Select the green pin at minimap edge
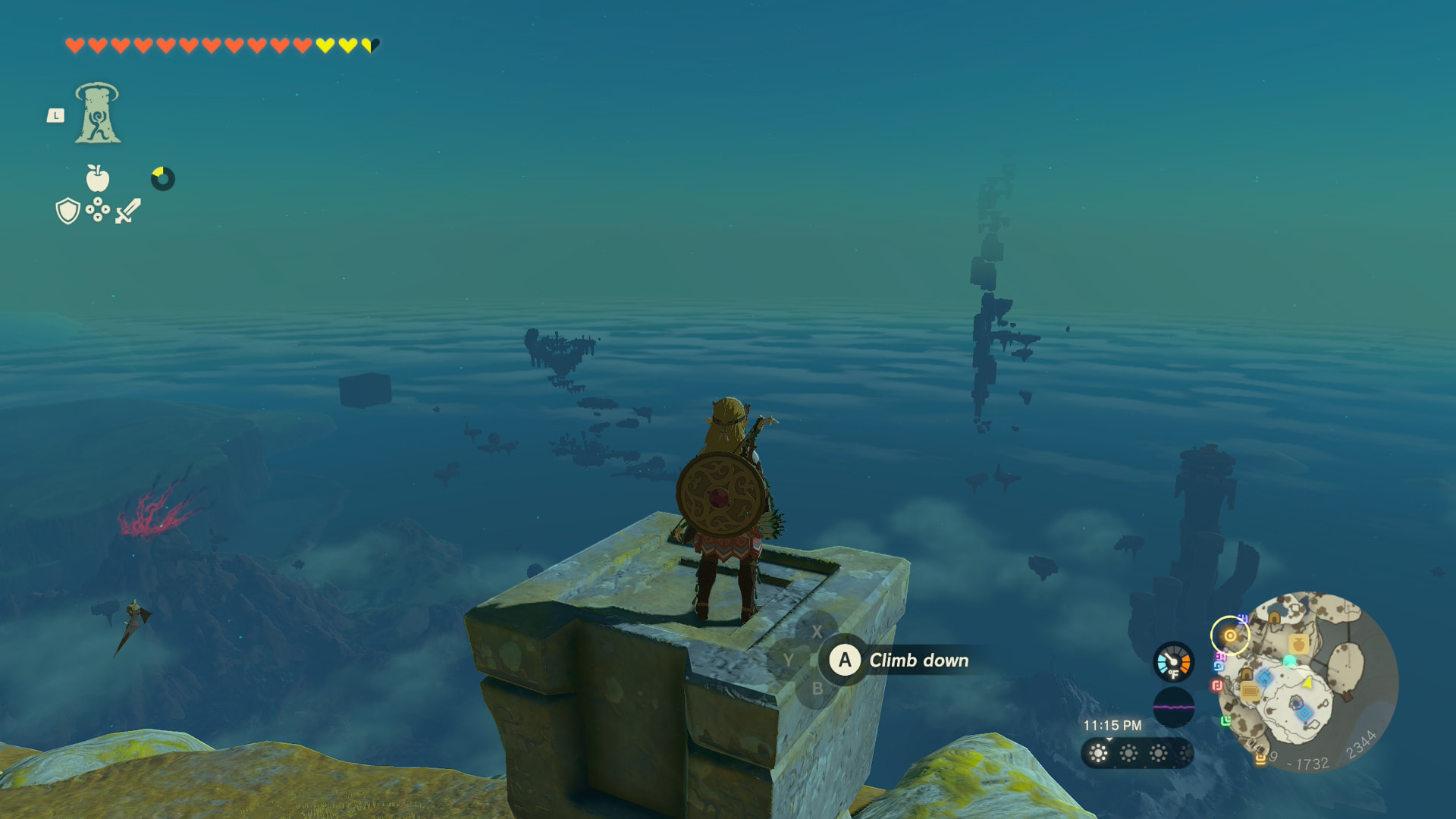The image size is (1456, 819). 1225,720
